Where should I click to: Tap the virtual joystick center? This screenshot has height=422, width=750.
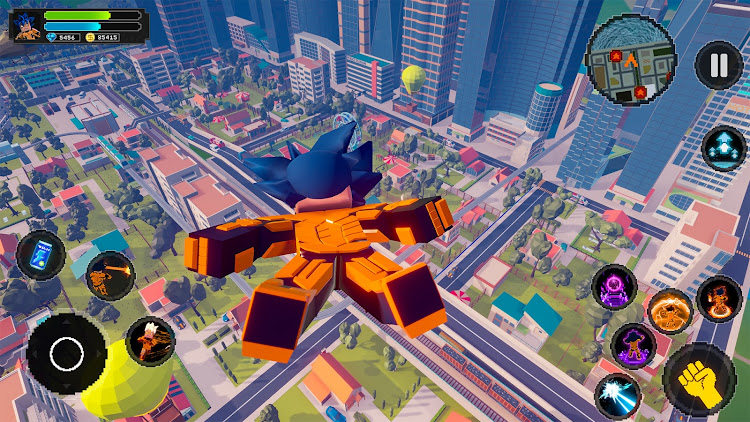[66, 352]
